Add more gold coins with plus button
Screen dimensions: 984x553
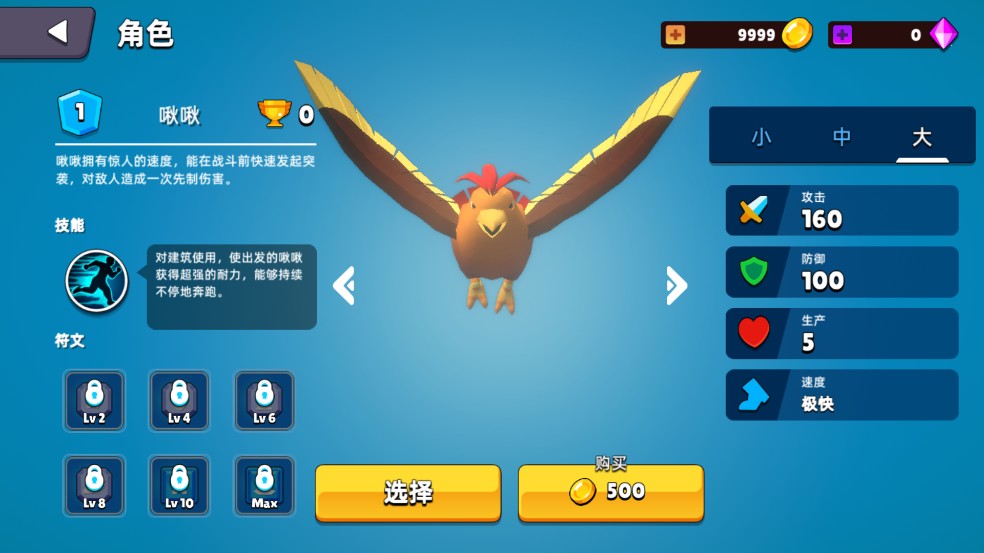(676, 35)
